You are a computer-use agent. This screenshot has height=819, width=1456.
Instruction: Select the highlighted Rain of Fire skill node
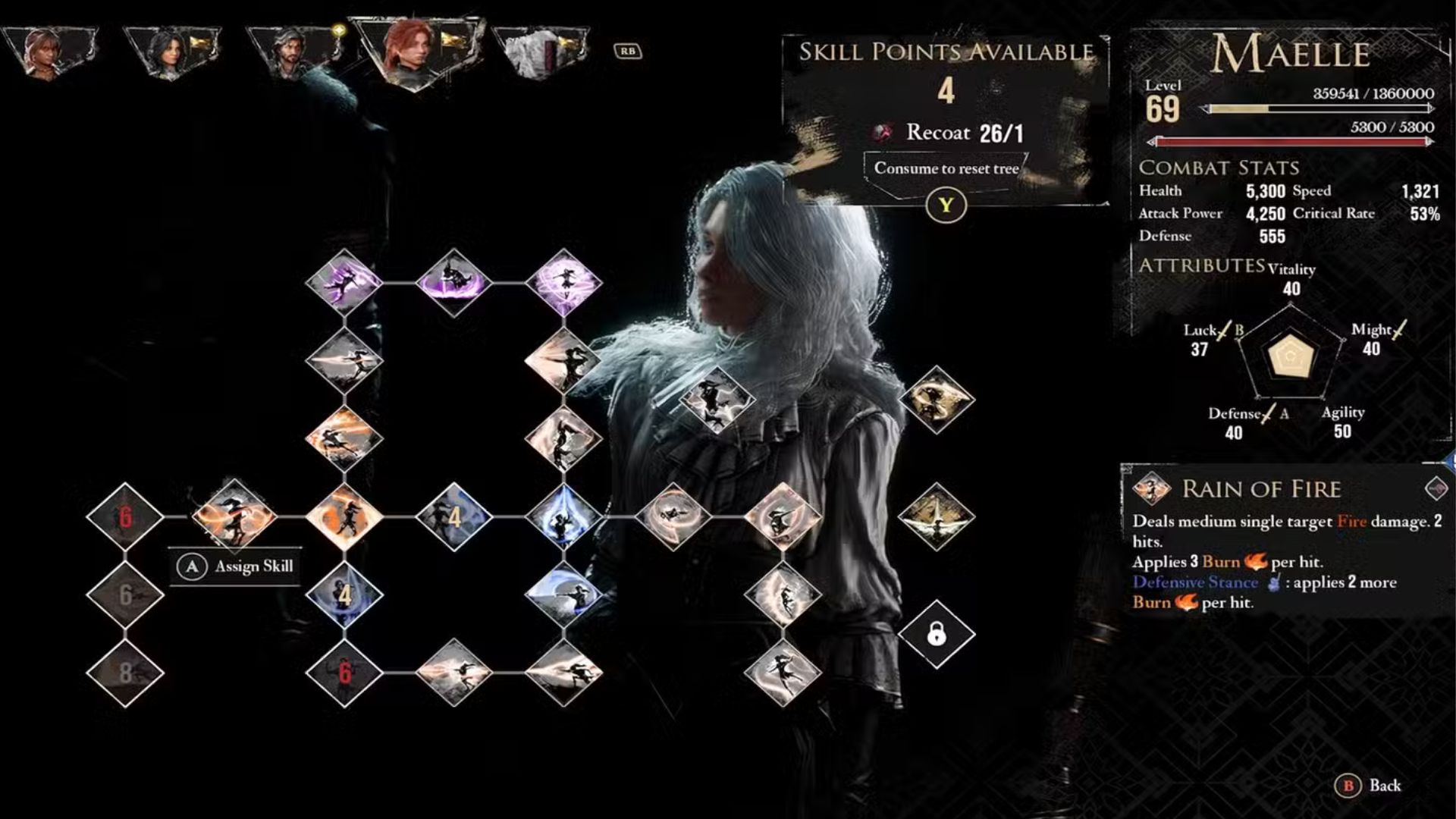coord(234,516)
